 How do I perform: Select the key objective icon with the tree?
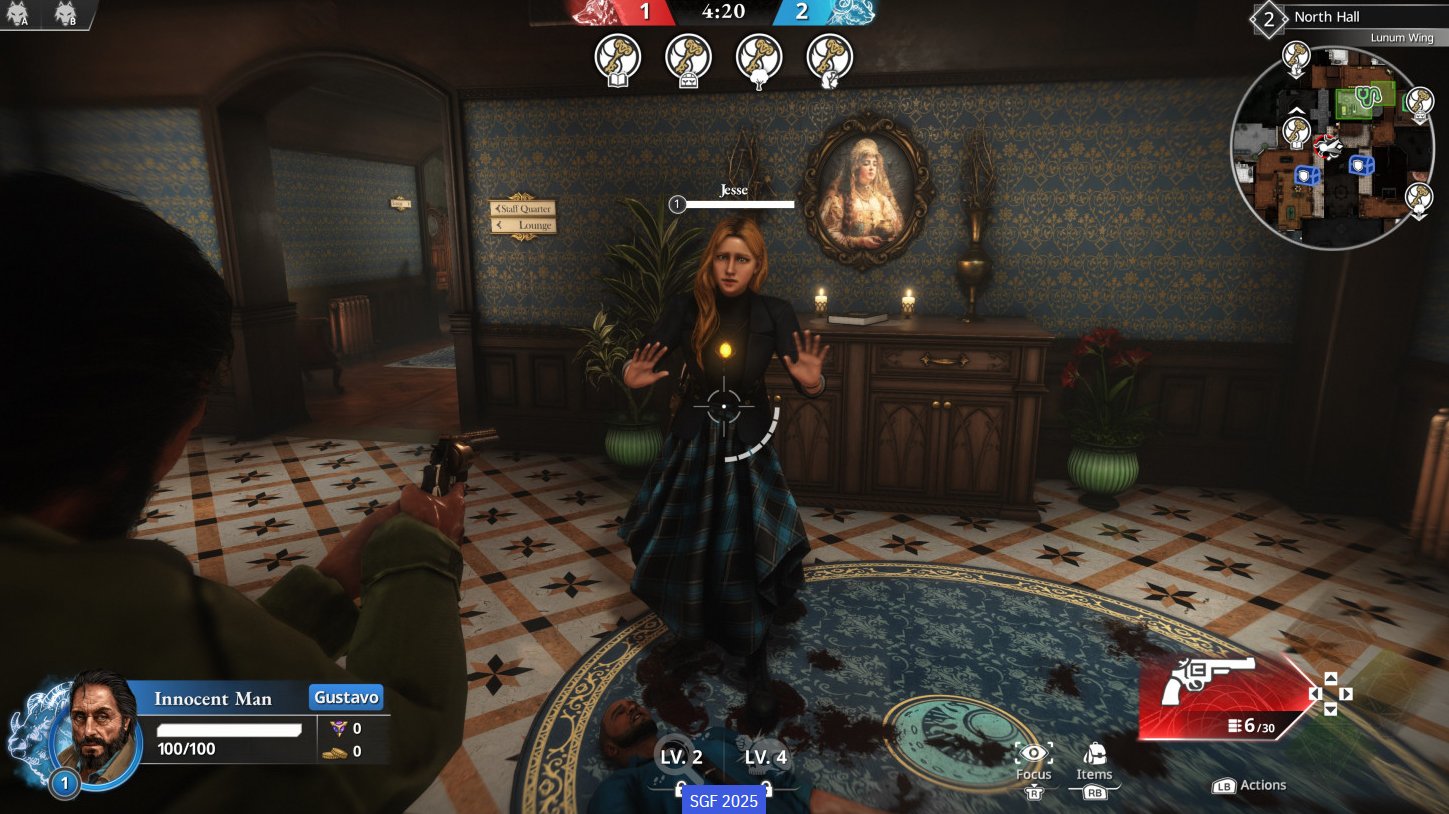coord(758,58)
